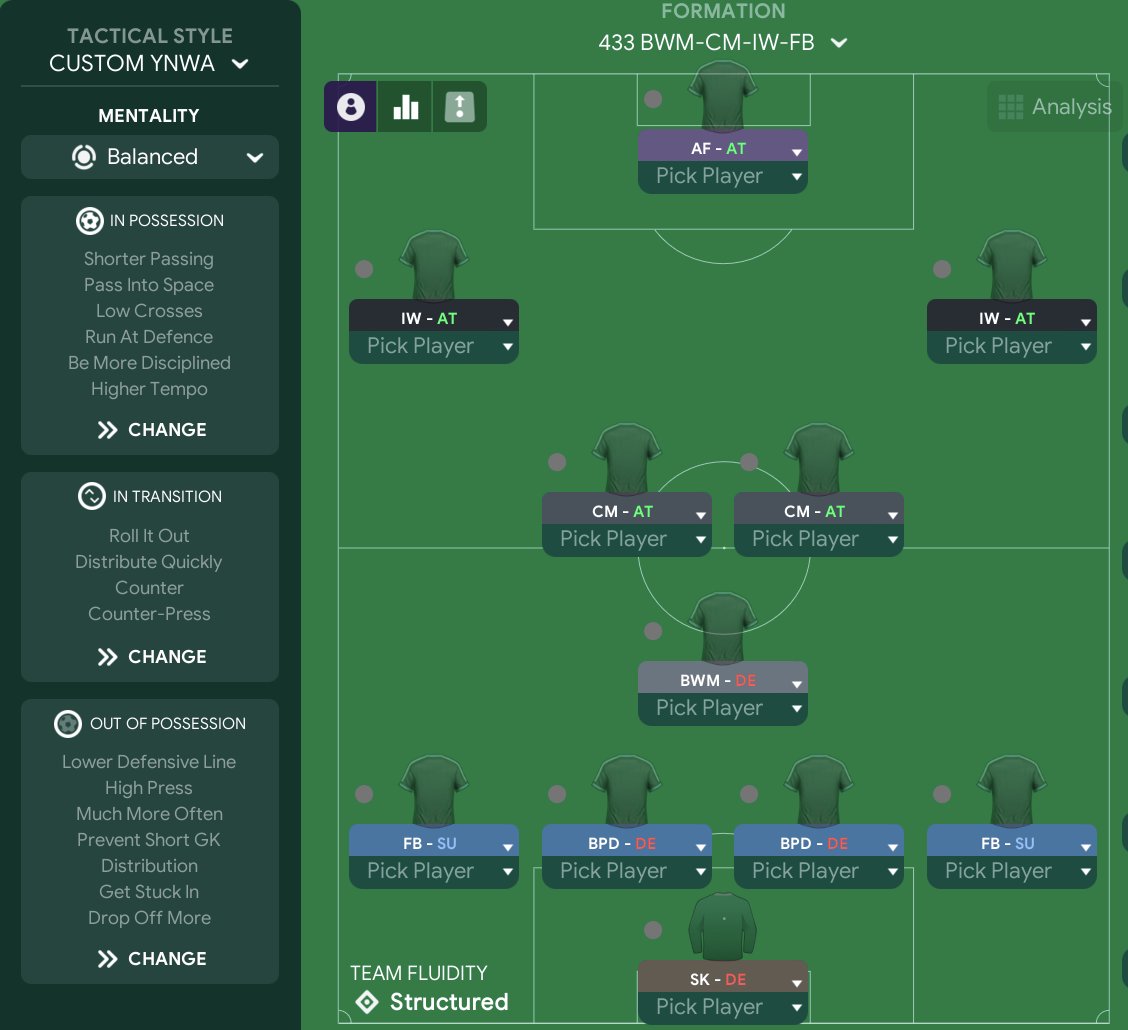Image resolution: width=1128 pixels, height=1030 pixels.
Task: Pick a player for the BWM position
Action: [722, 709]
